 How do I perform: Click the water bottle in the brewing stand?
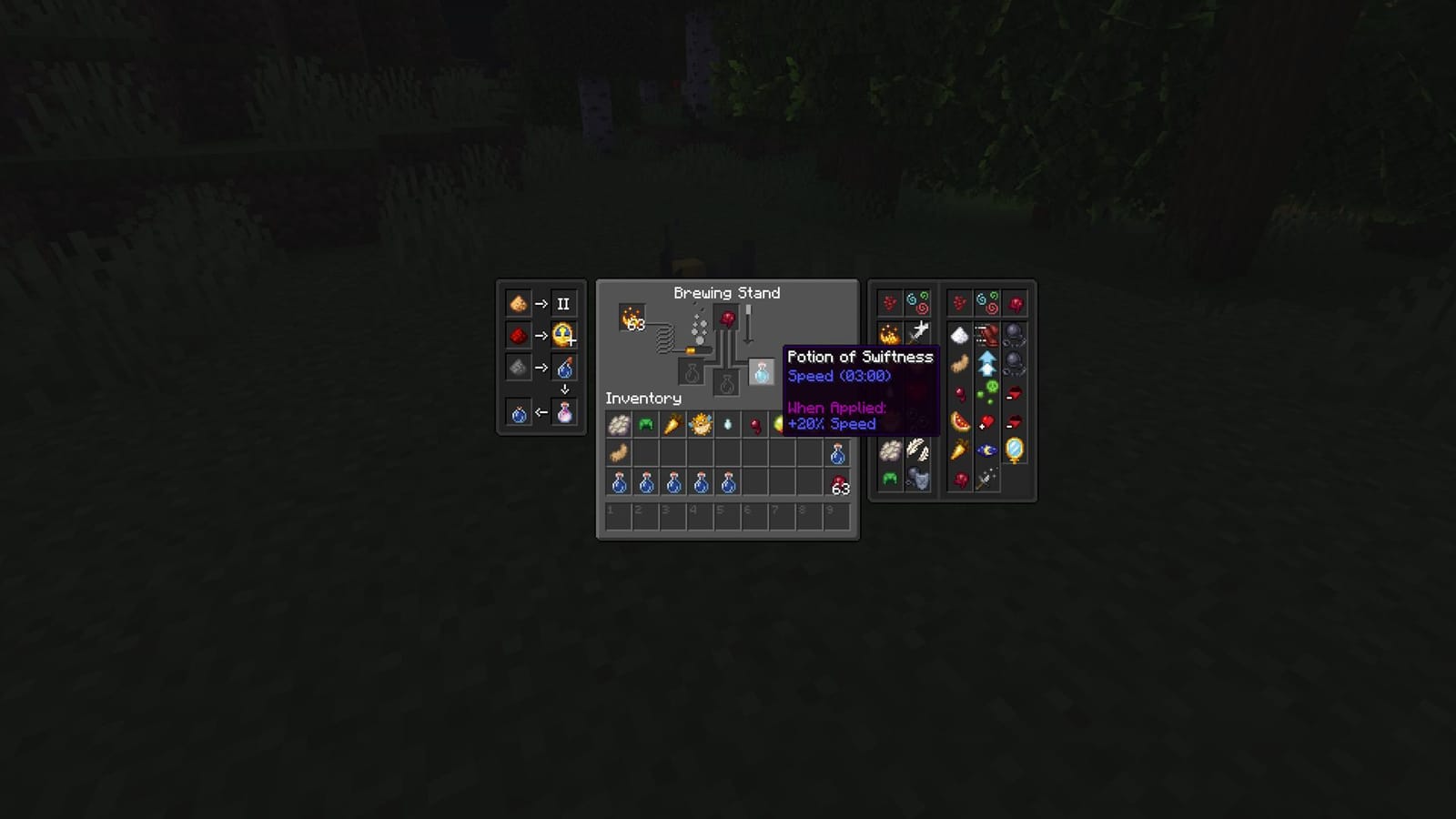click(x=761, y=373)
